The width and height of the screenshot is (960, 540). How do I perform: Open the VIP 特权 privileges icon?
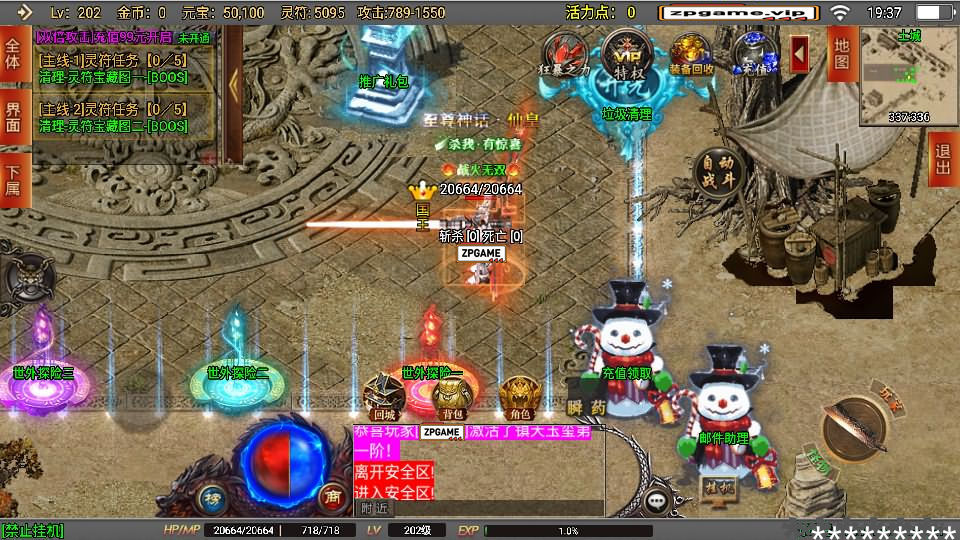628,54
